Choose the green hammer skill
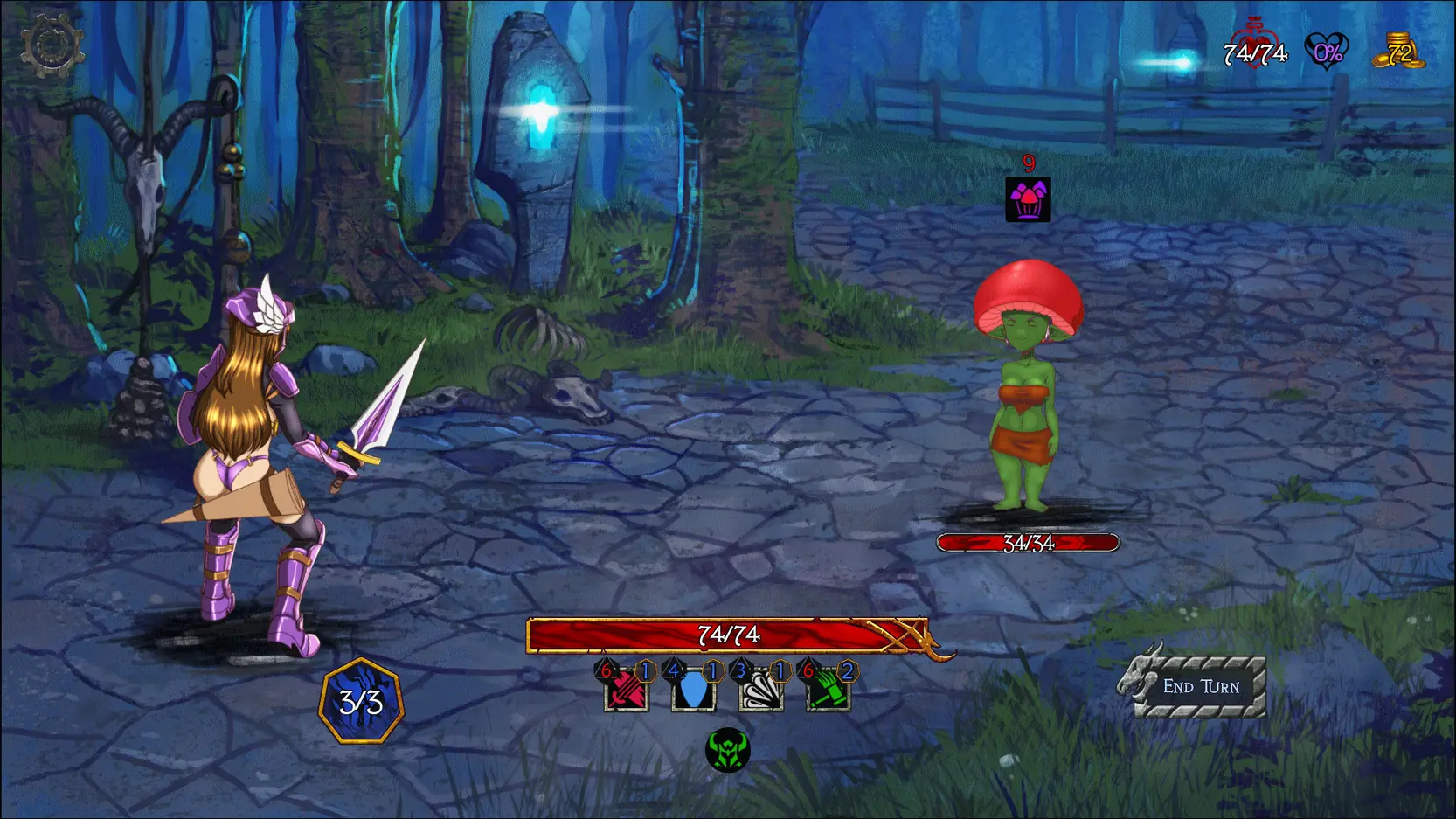Image resolution: width=1456 pixels, height=819 pixels. (827, 691)
